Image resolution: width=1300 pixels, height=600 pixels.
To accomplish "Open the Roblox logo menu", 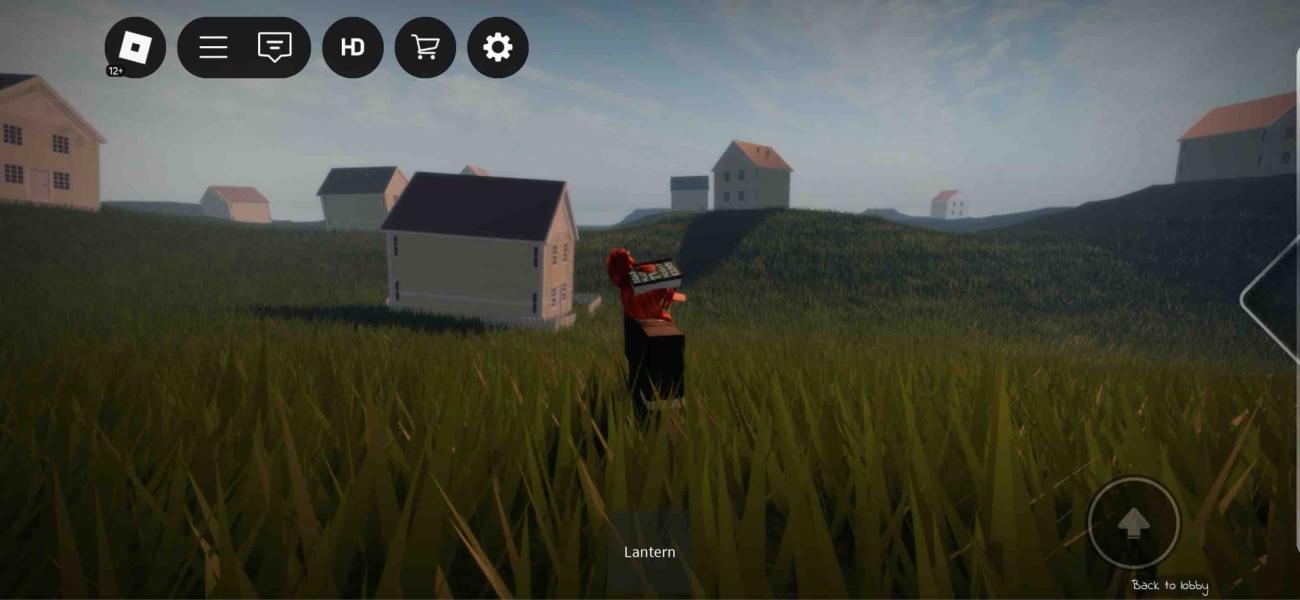I will (135, 47).
